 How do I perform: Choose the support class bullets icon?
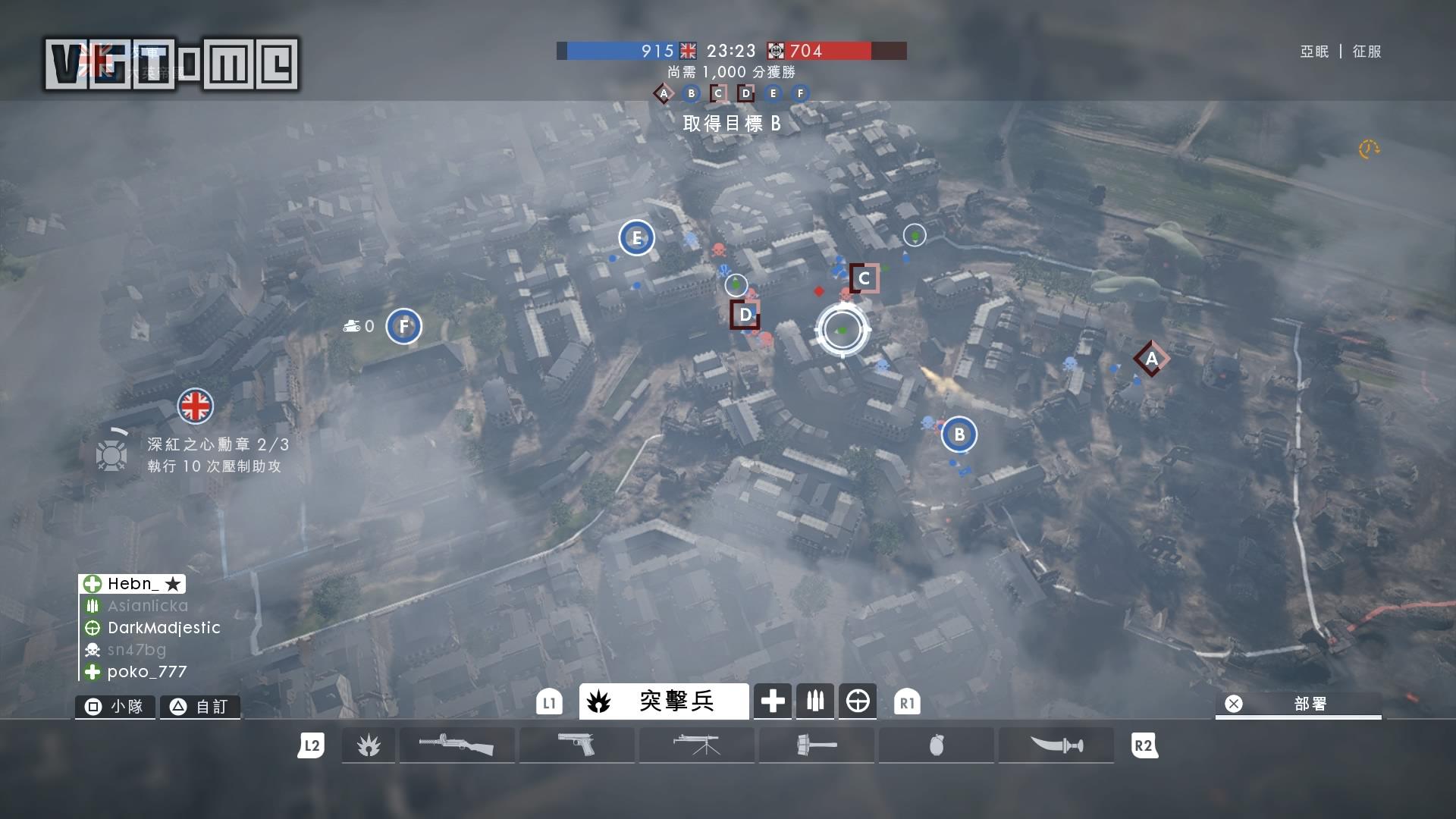(x=815, y=701)
